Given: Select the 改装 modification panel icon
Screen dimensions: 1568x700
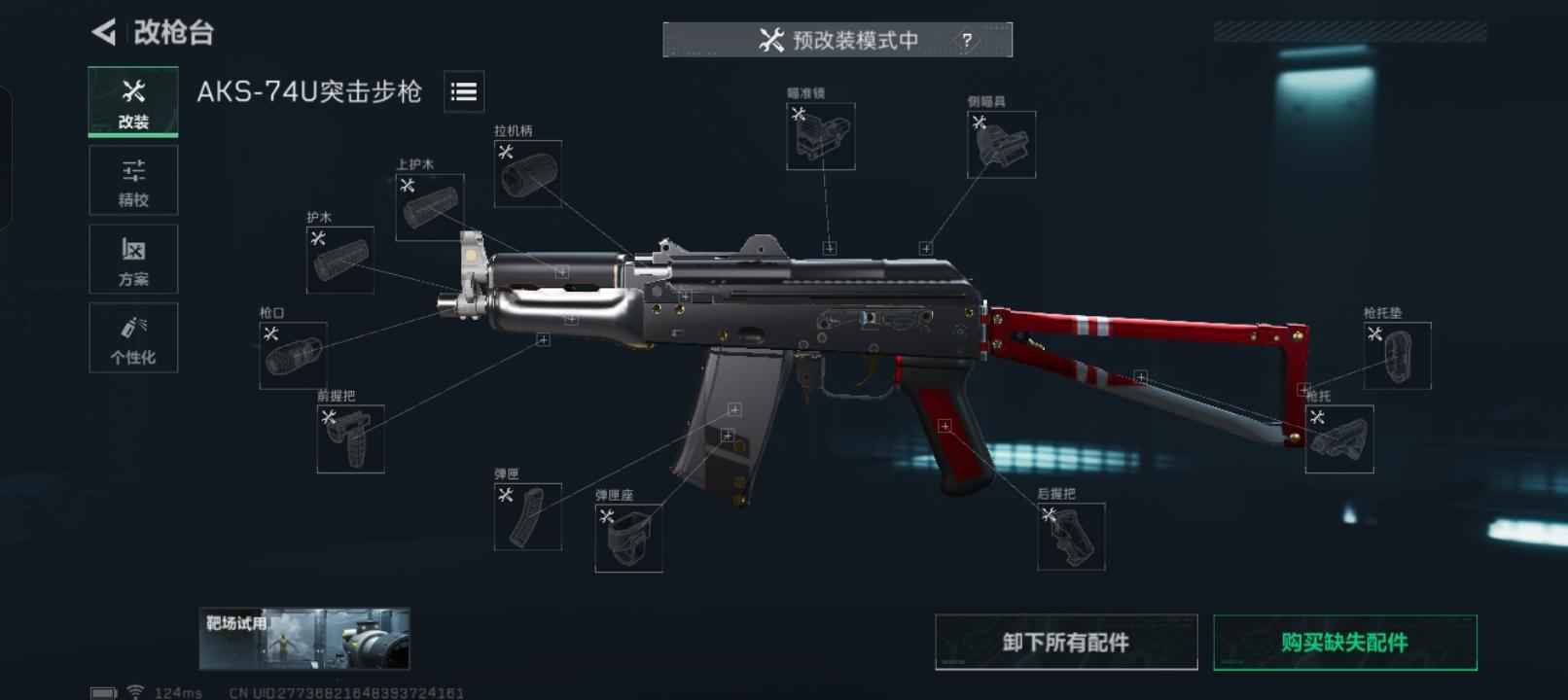Looking at the screenshot, I should (x=132, y=100).
